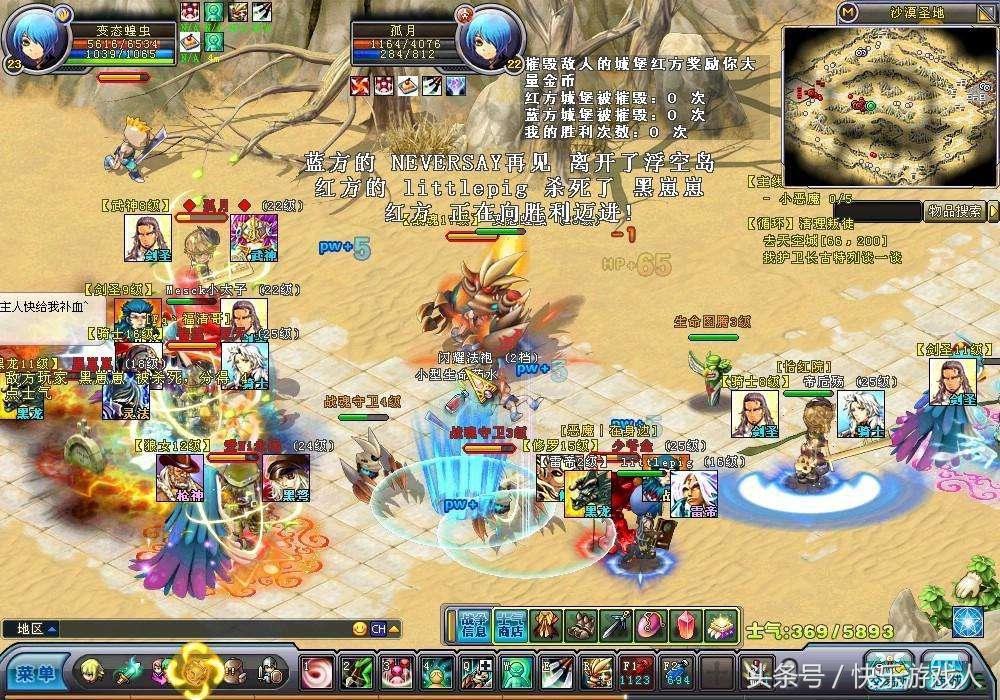Open the 战争信息 war info panel
The image size is (1000, 700).
474,626
